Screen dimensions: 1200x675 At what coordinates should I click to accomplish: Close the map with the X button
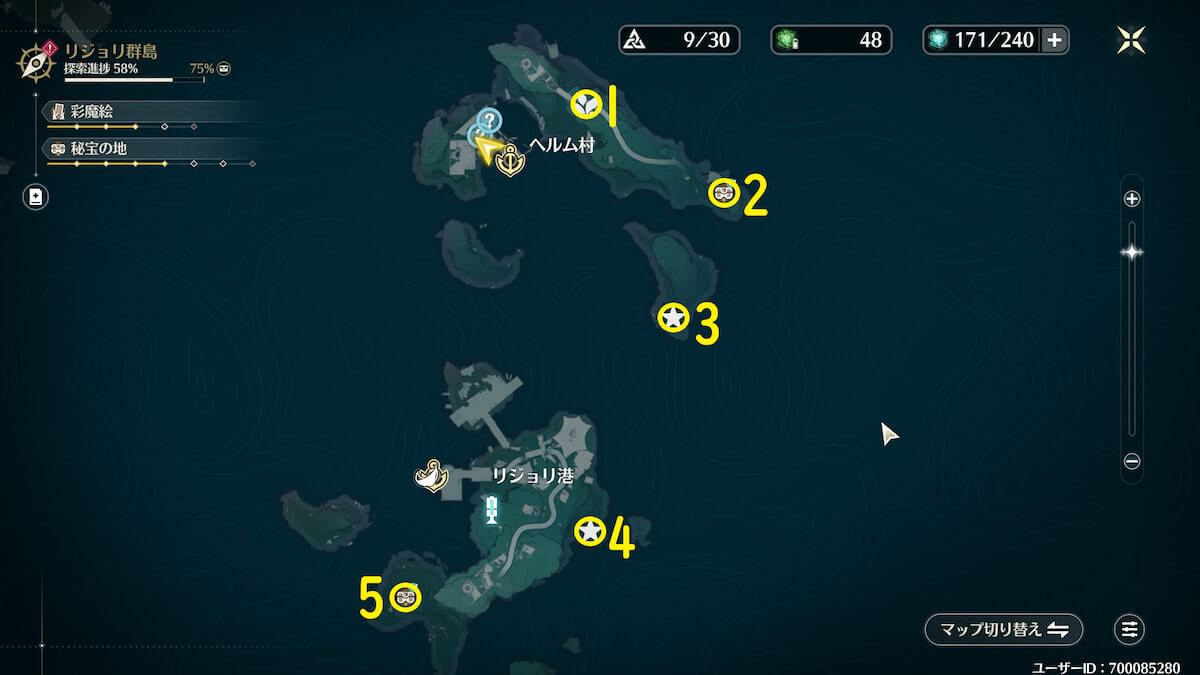point(1131,40)
